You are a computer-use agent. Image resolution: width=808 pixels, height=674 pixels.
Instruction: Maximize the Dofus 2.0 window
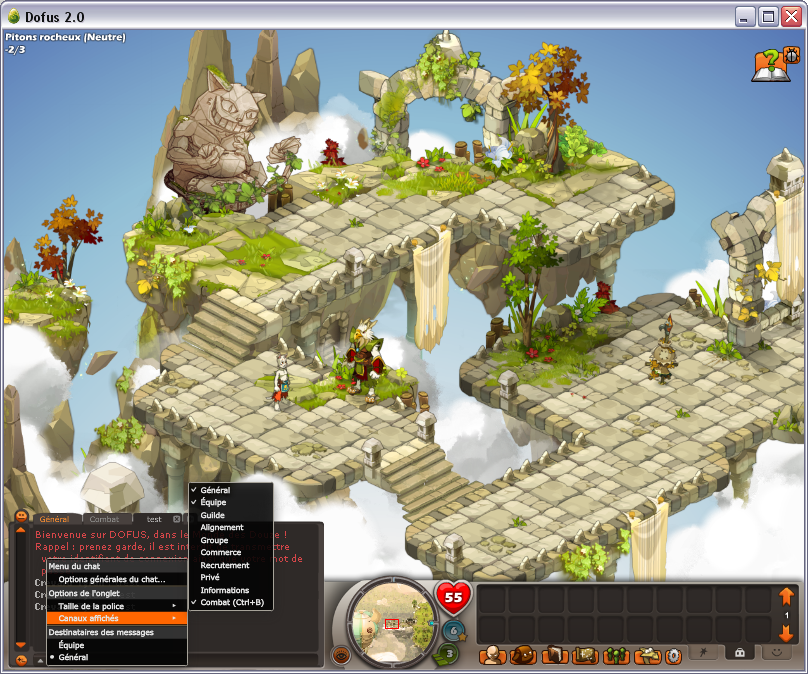click(x=768, y=17)
